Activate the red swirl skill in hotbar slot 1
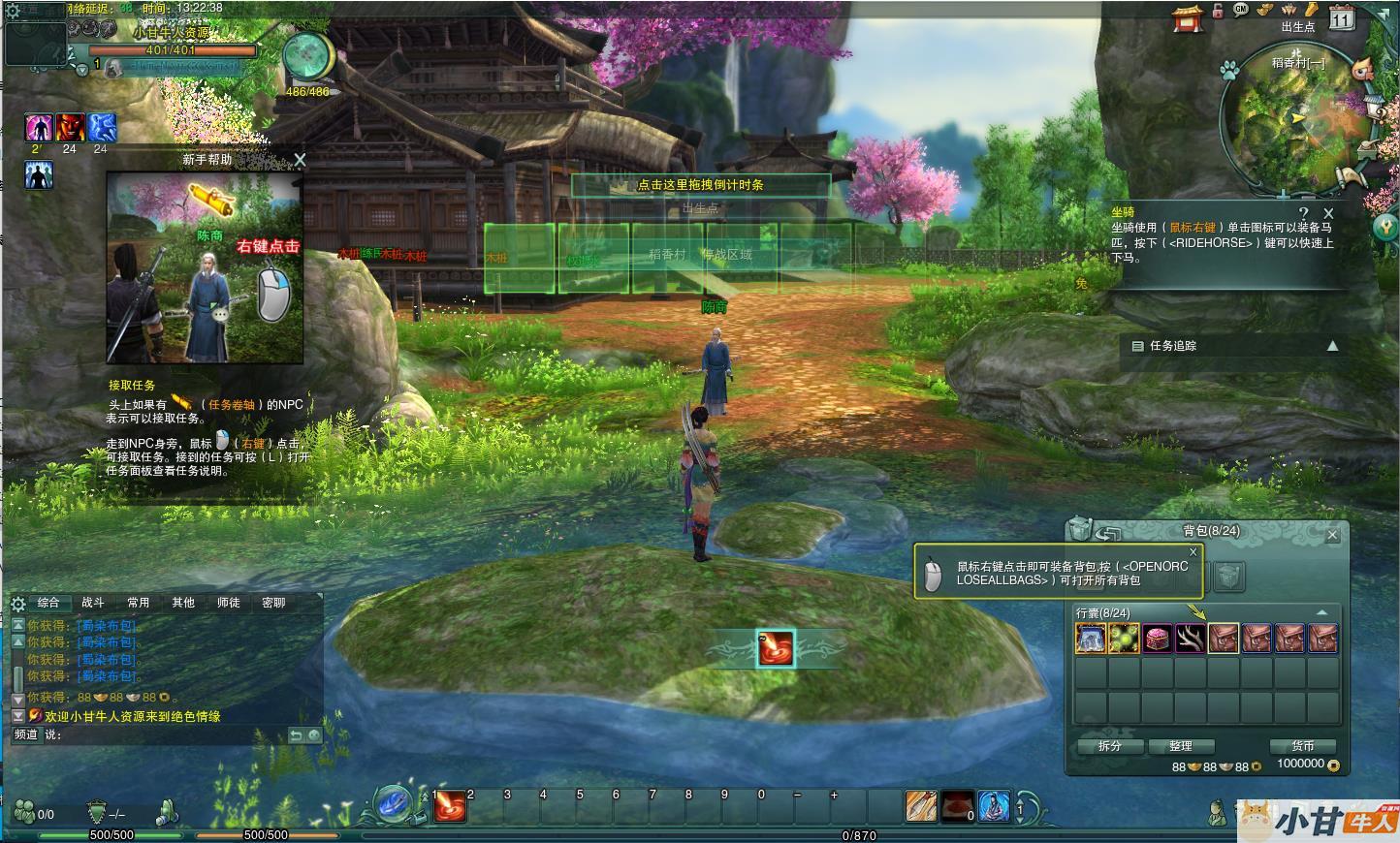This screenshot has width=1400, height=843. [x=450, y=806]
